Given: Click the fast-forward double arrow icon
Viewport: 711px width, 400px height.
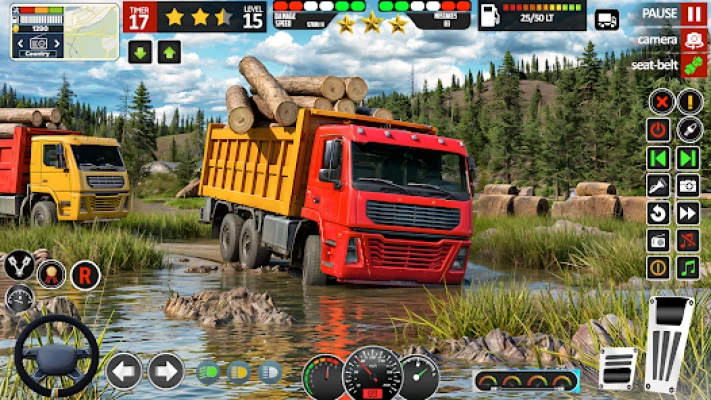Looking at the screenshot, I should [x=688, y=212].
